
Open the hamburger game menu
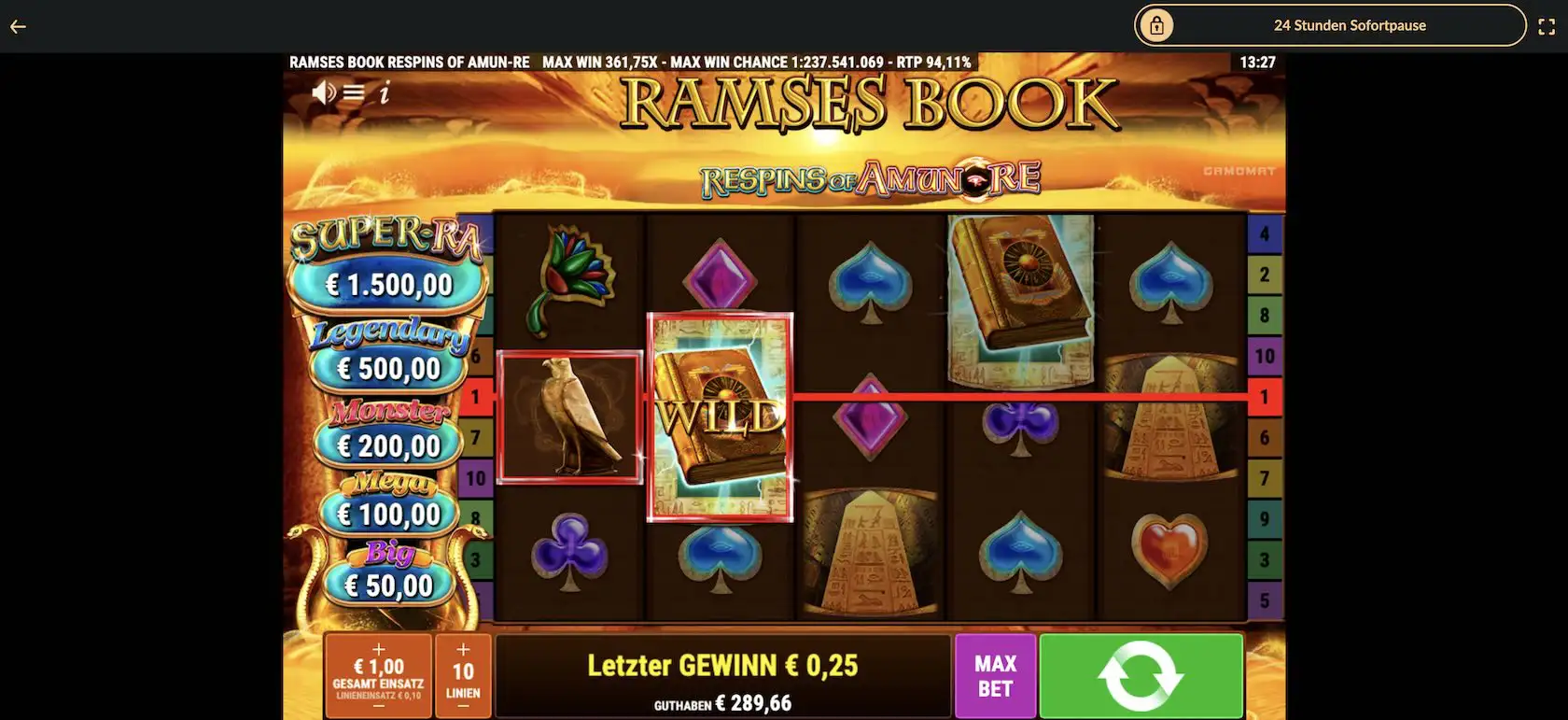(x=354, y=92)
